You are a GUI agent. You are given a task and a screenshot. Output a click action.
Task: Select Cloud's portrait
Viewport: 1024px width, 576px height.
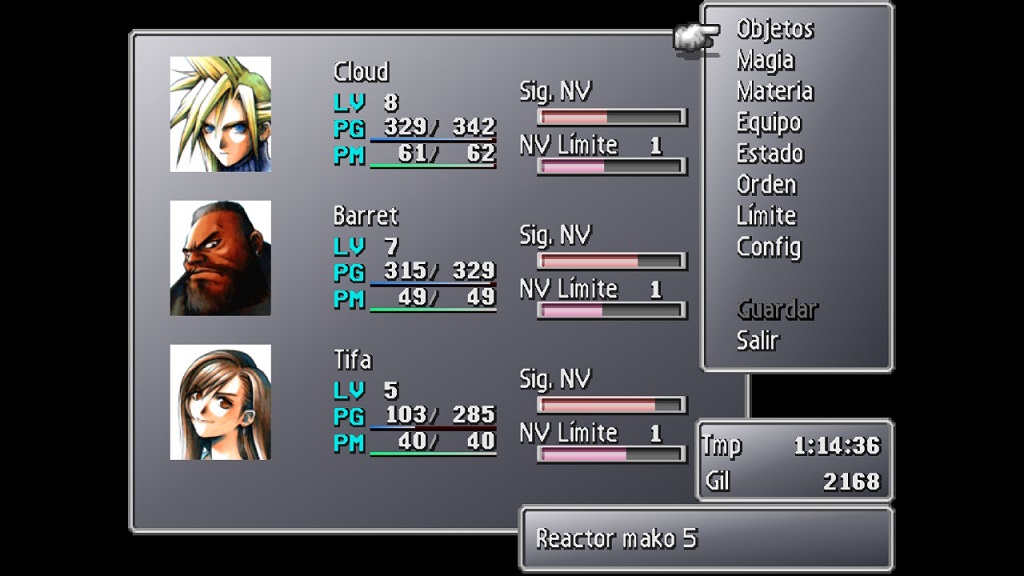pos(220,114)
